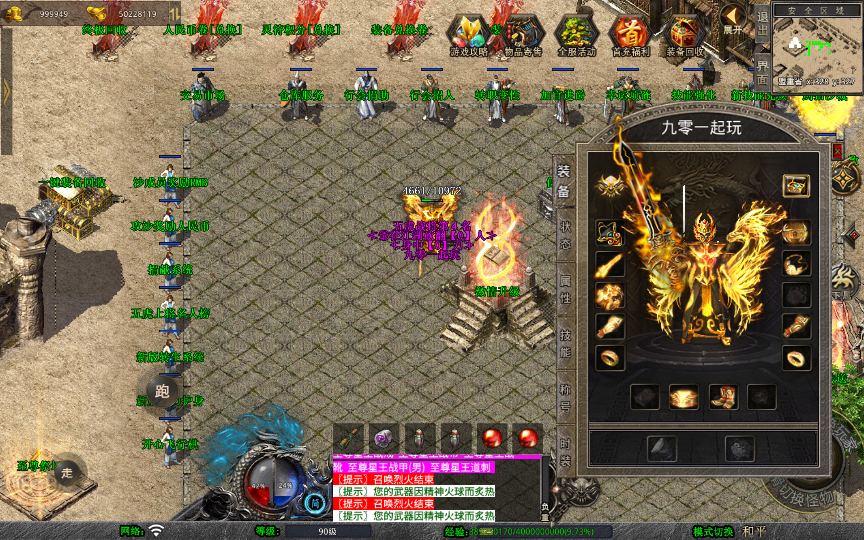This screenshot has height=540, width=864.
Task: Click the 模式切换 mode switch button
Action: pyautogui.click(x=714, y=531)
